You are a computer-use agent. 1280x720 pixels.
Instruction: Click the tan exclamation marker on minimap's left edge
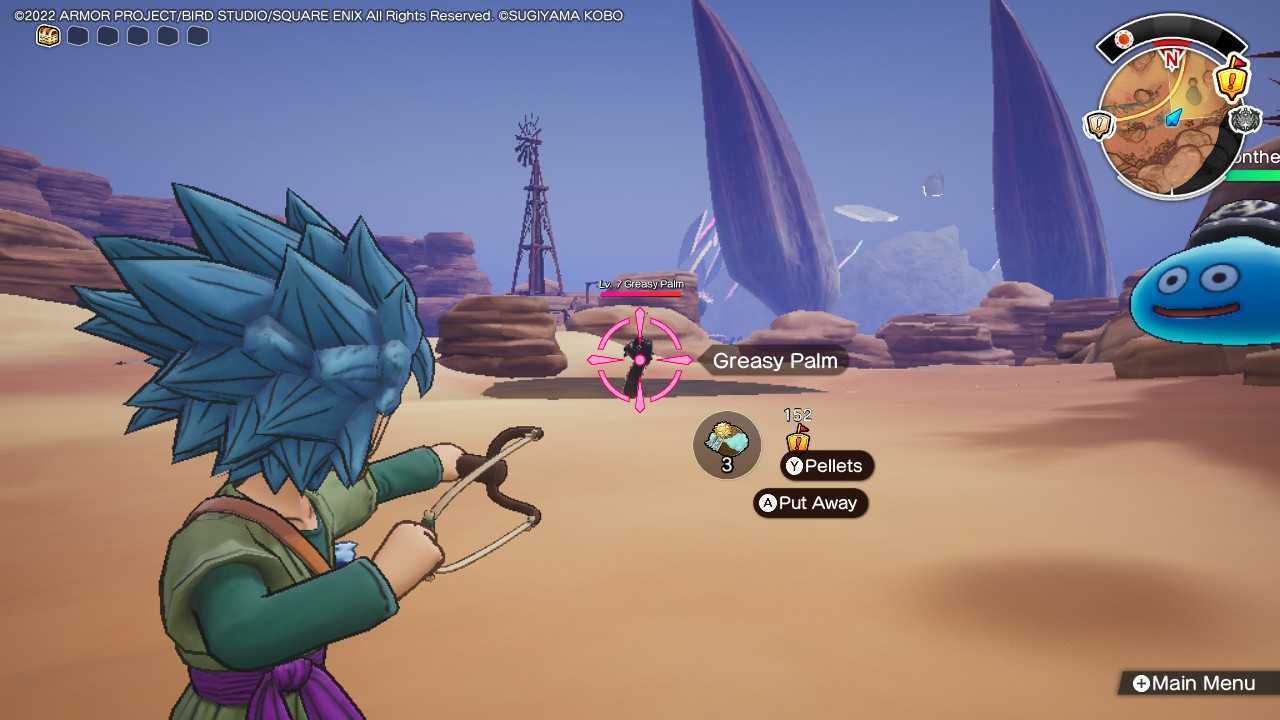point(1098,122)
